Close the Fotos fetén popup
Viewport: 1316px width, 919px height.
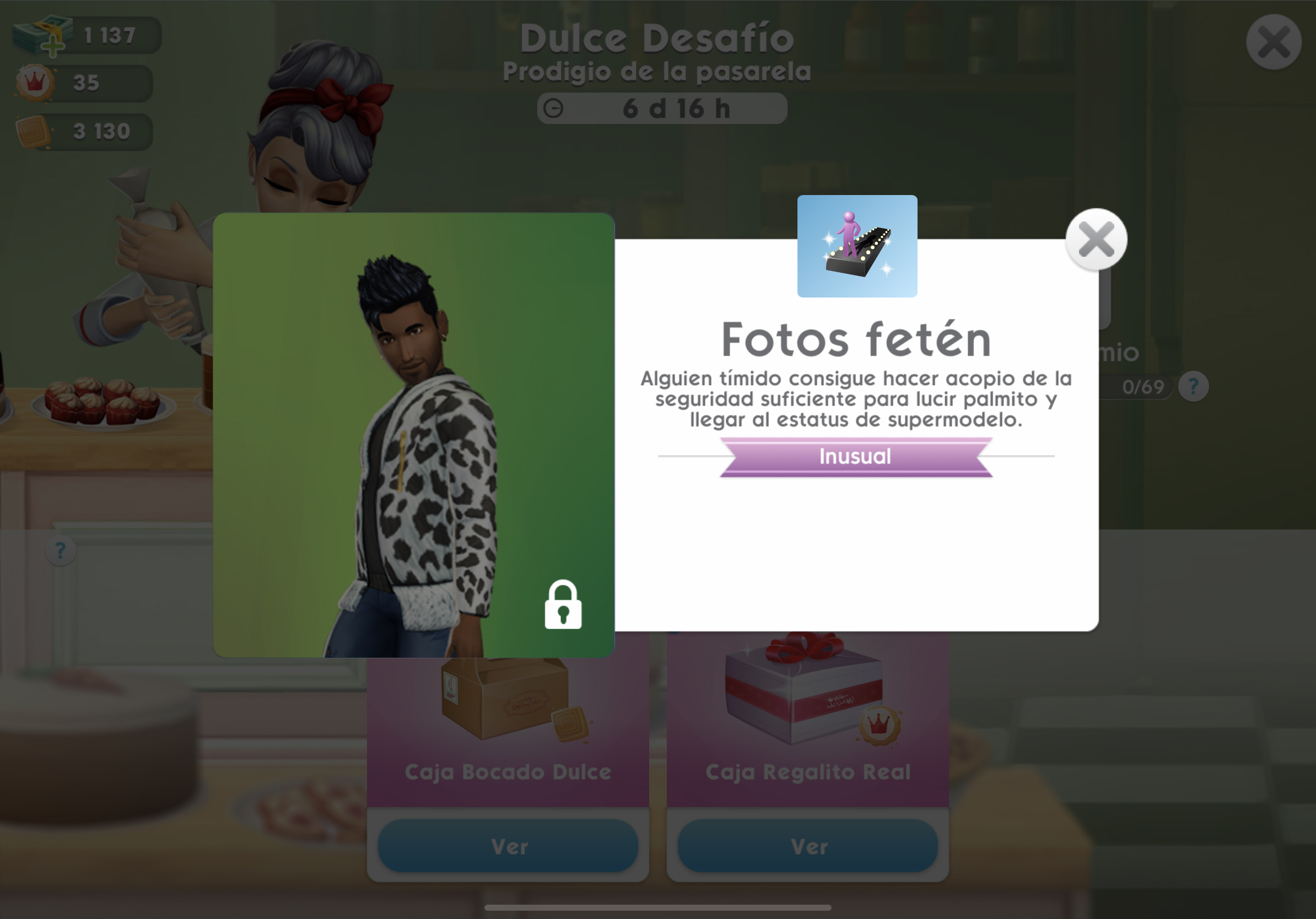pyautogui.click(x=1096, y=240)
